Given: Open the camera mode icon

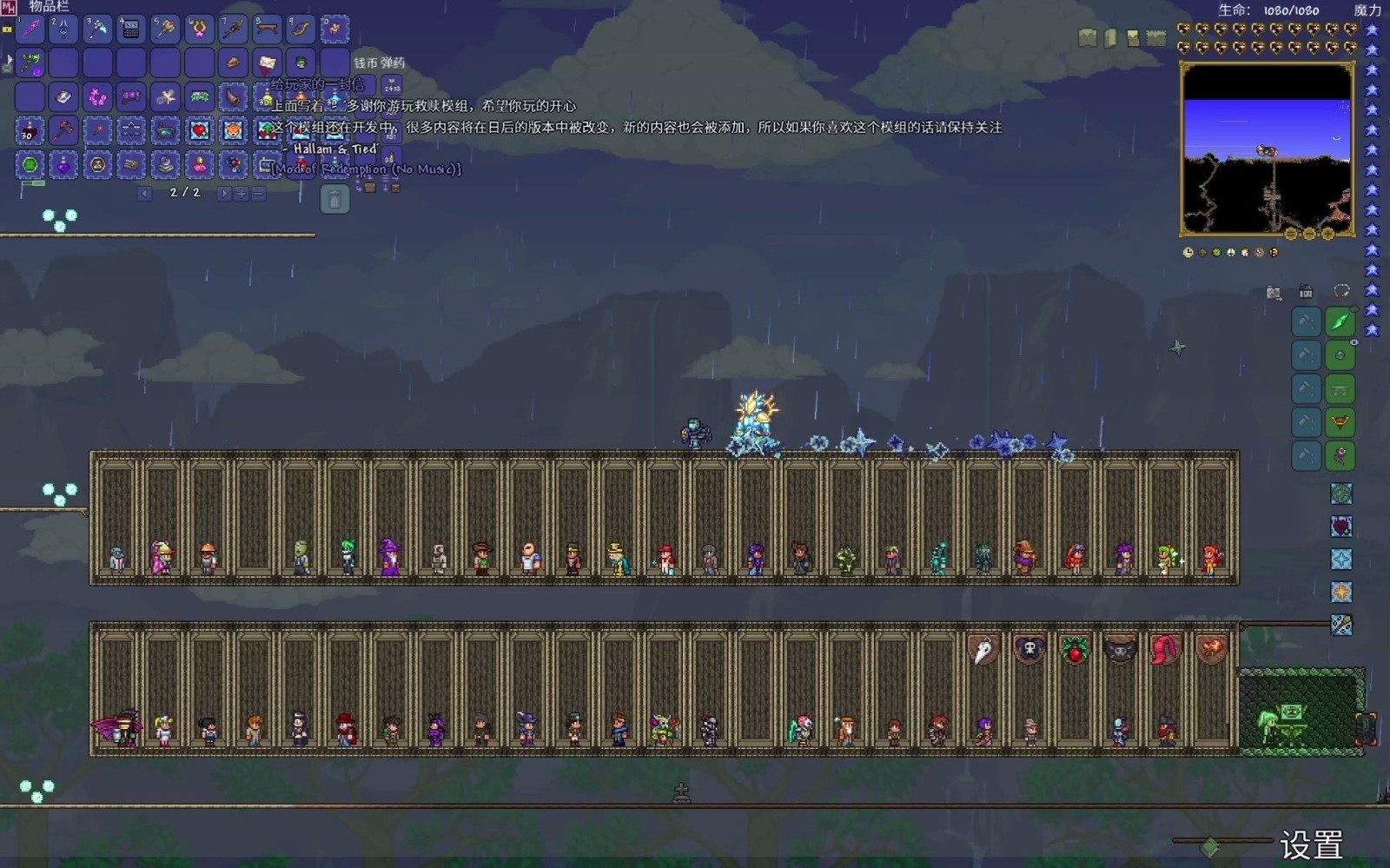Looking at the screenshot, I should (1274, 293).
